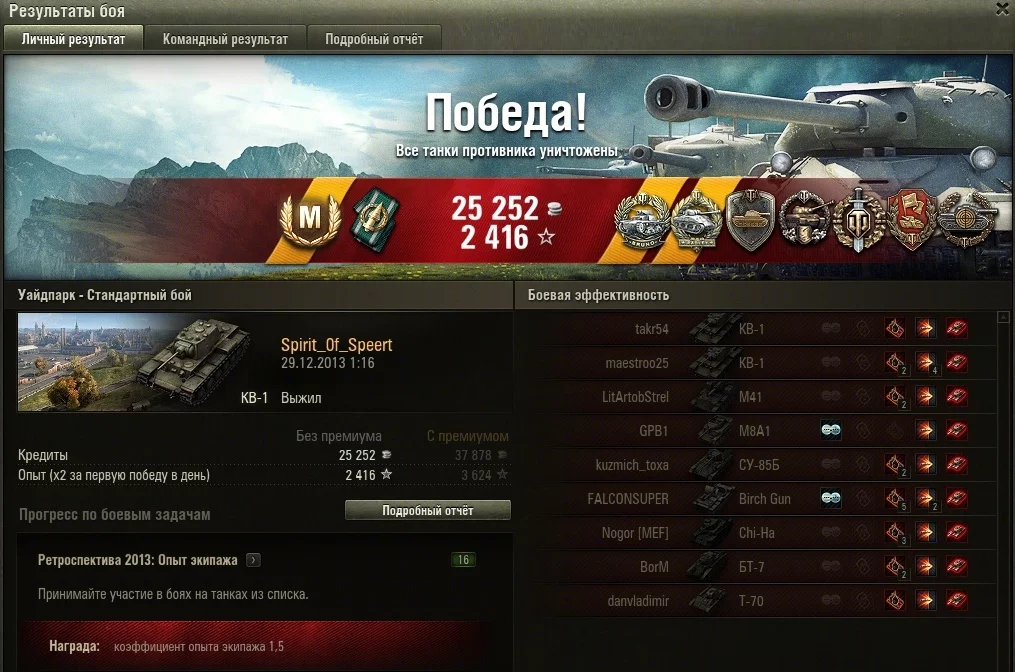Click the Подробный отчёт button

(x=427, y=510)
